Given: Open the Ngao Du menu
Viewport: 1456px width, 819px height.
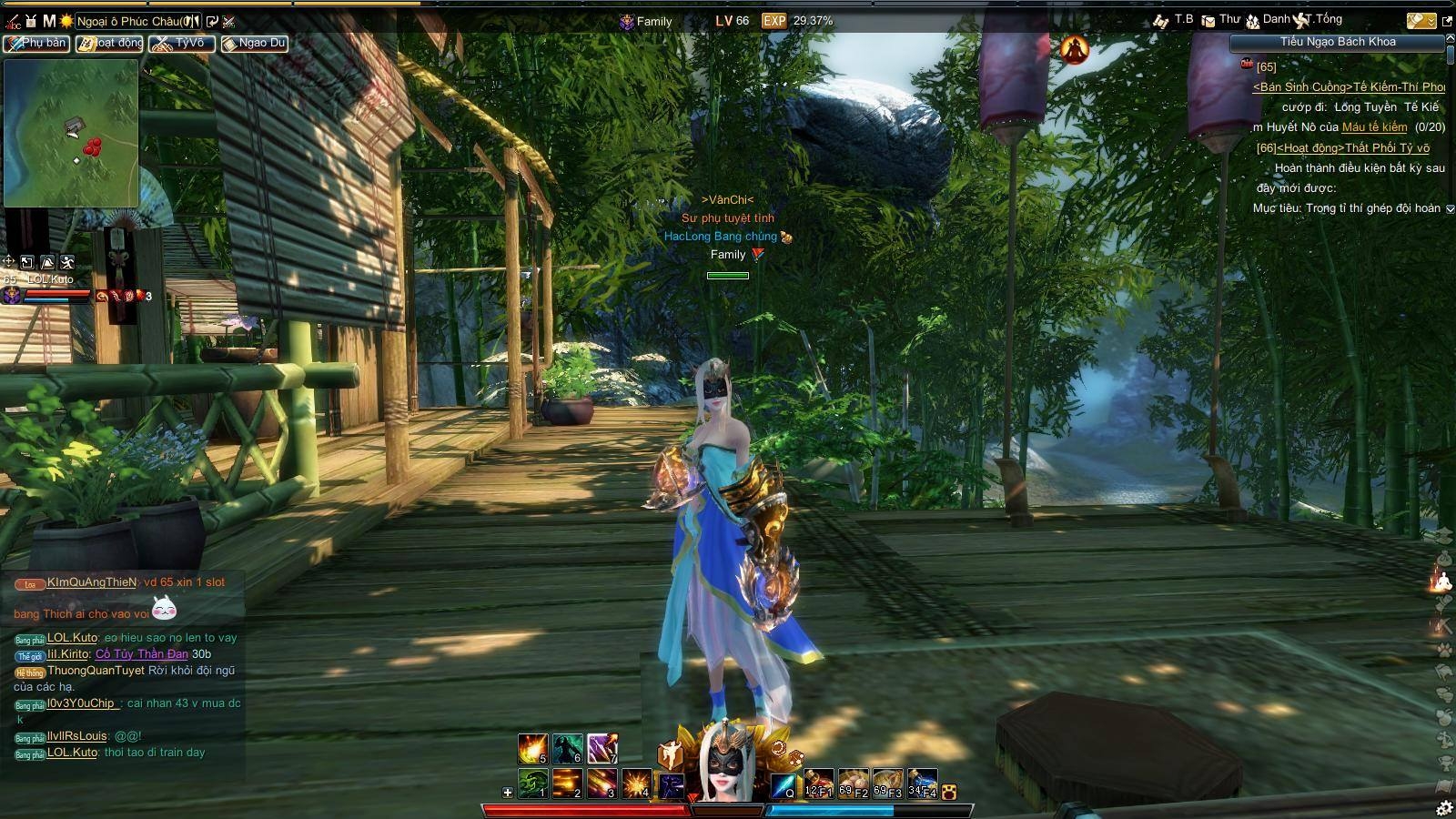Looking at the screenshot, I should tap(255, 43).
